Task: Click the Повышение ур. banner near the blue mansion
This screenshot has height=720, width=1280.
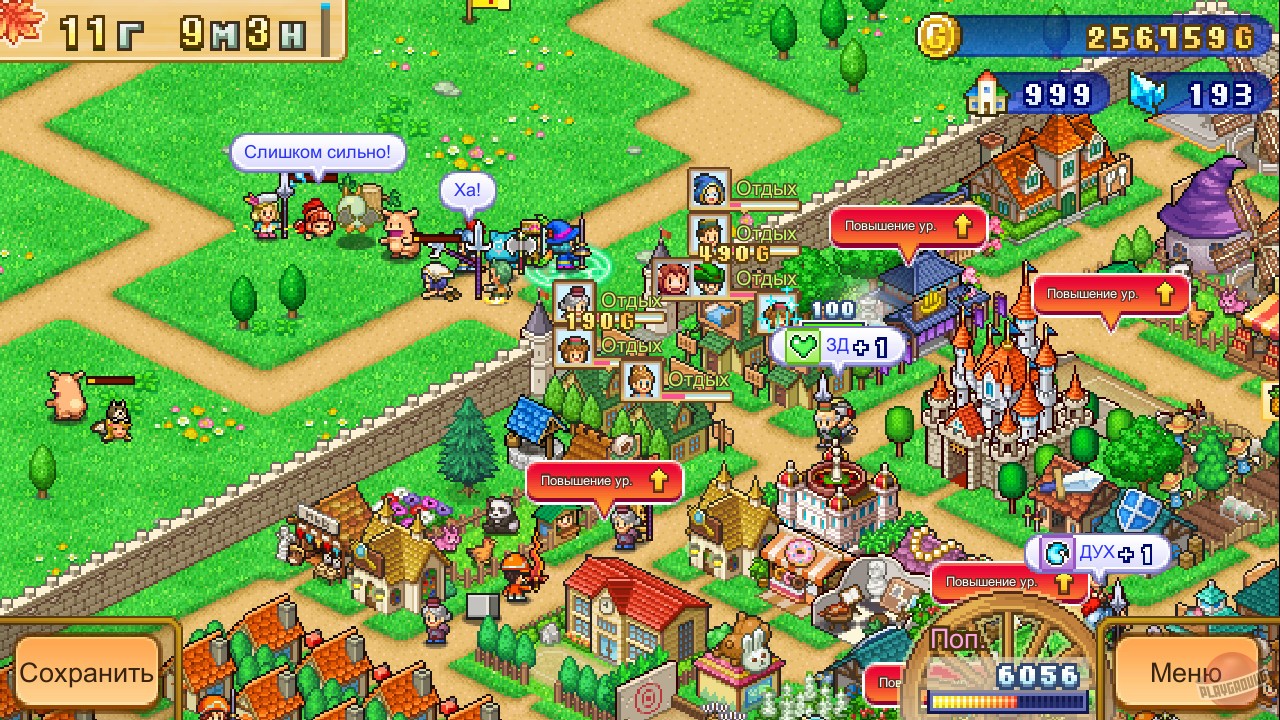Action: tap(908, 226)
